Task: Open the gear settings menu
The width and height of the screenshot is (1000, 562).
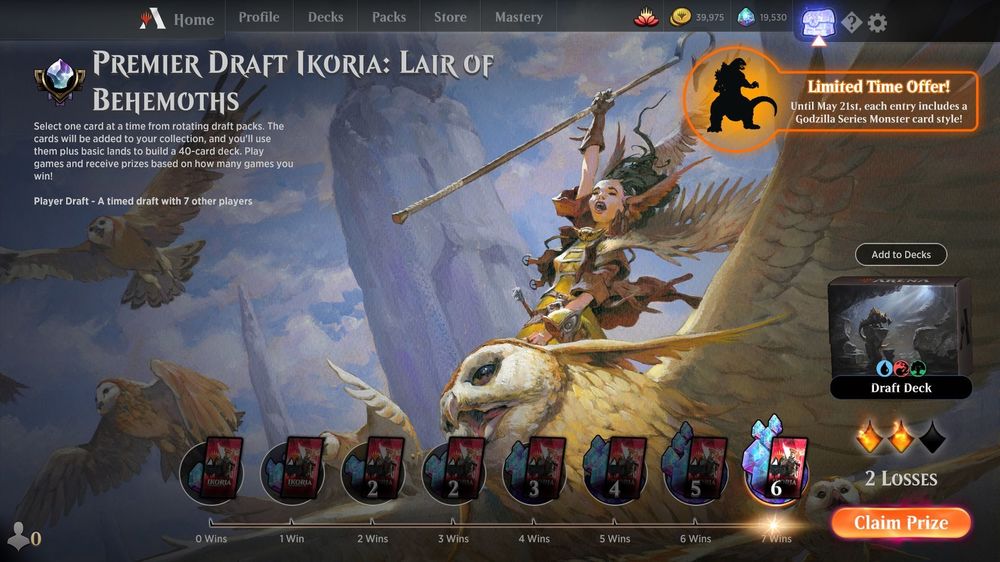Action: point(877,22)
